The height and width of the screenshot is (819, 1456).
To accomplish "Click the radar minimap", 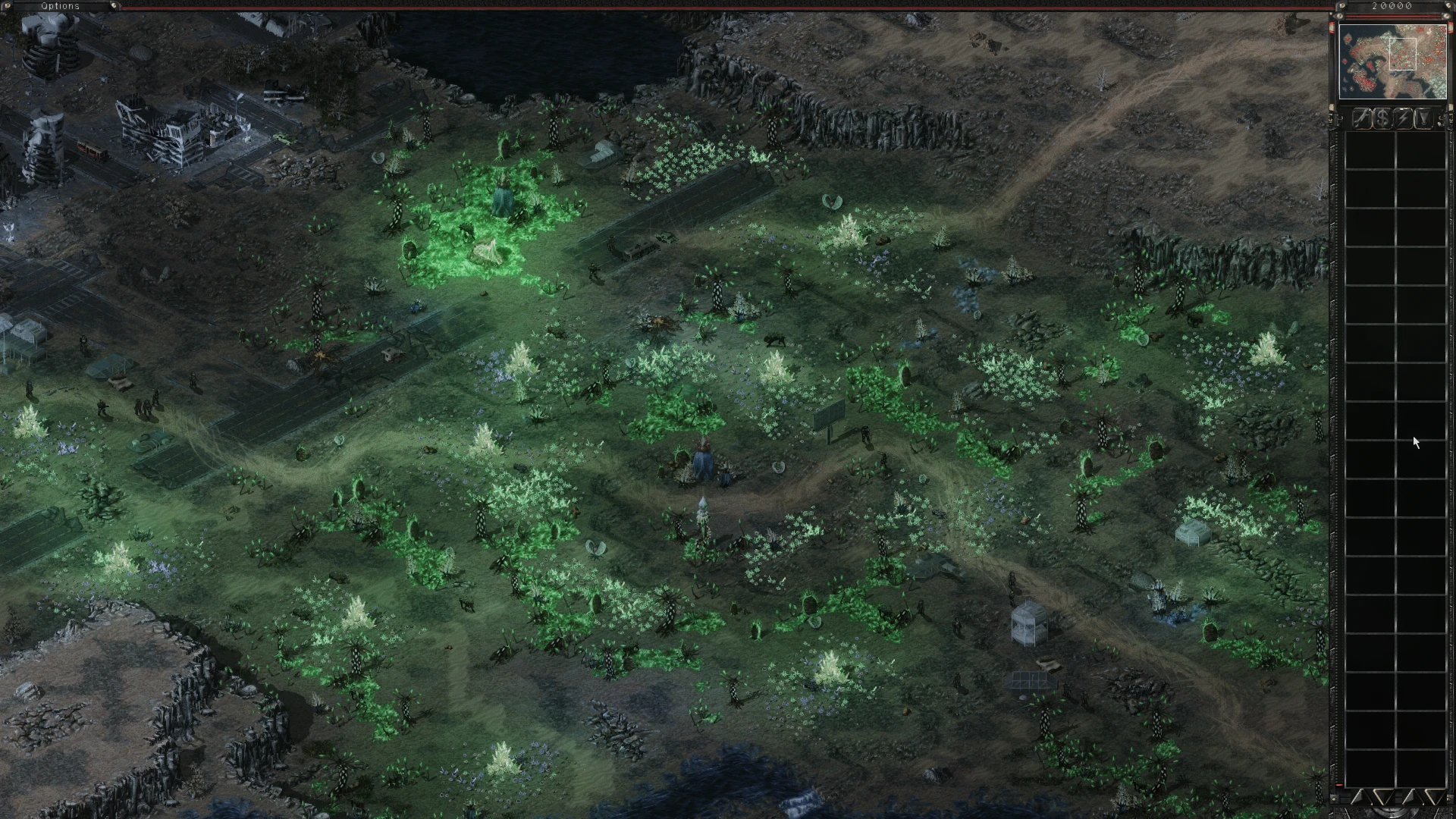I will (1392, 62).
